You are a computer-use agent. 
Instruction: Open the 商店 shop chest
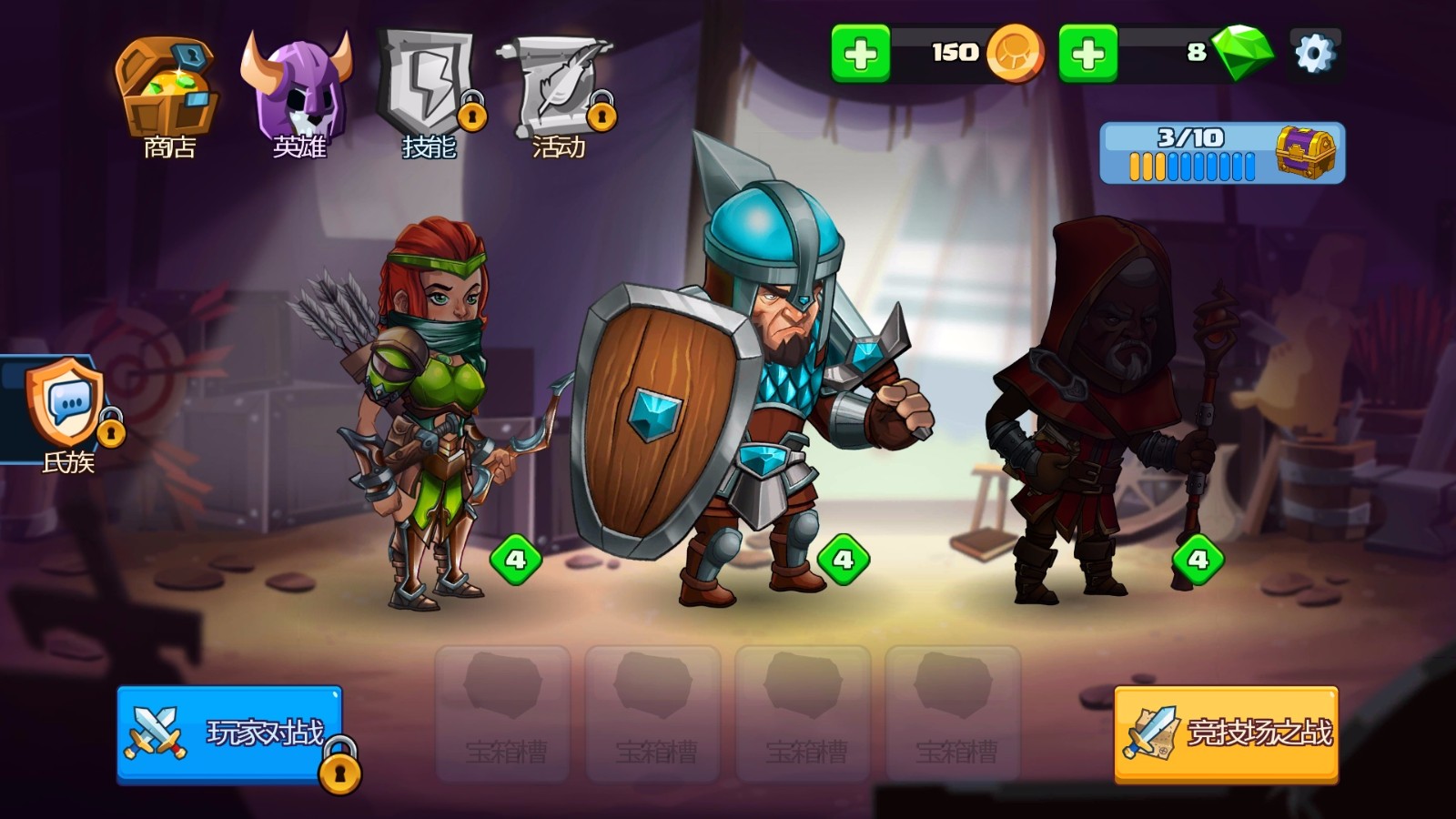click(x=168, y=96)
